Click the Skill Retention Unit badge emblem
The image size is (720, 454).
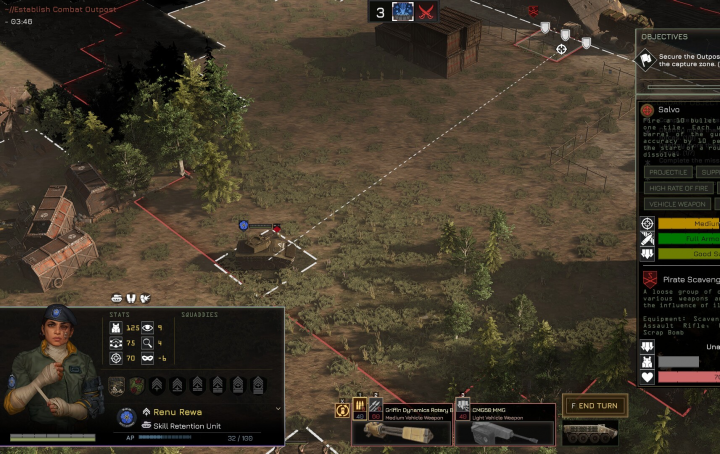tap(126, 417)
